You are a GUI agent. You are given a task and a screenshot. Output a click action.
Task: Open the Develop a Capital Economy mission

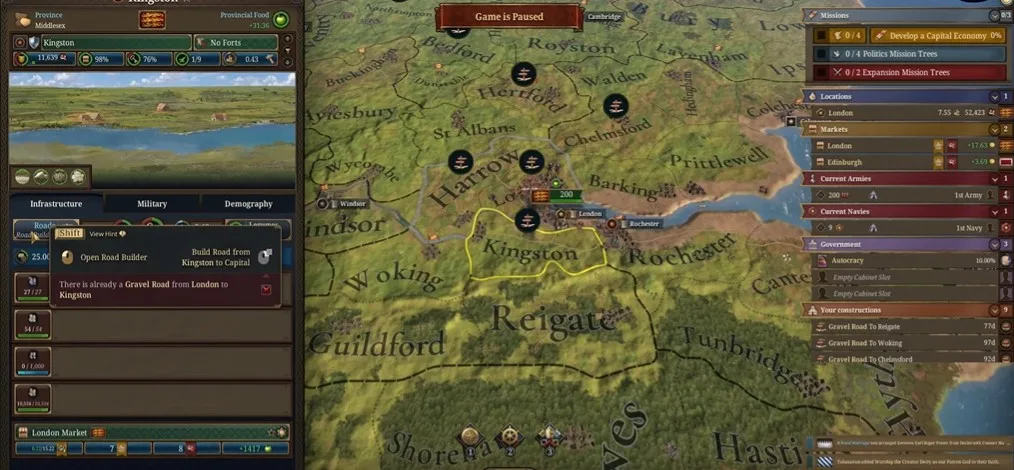[942, 35]
